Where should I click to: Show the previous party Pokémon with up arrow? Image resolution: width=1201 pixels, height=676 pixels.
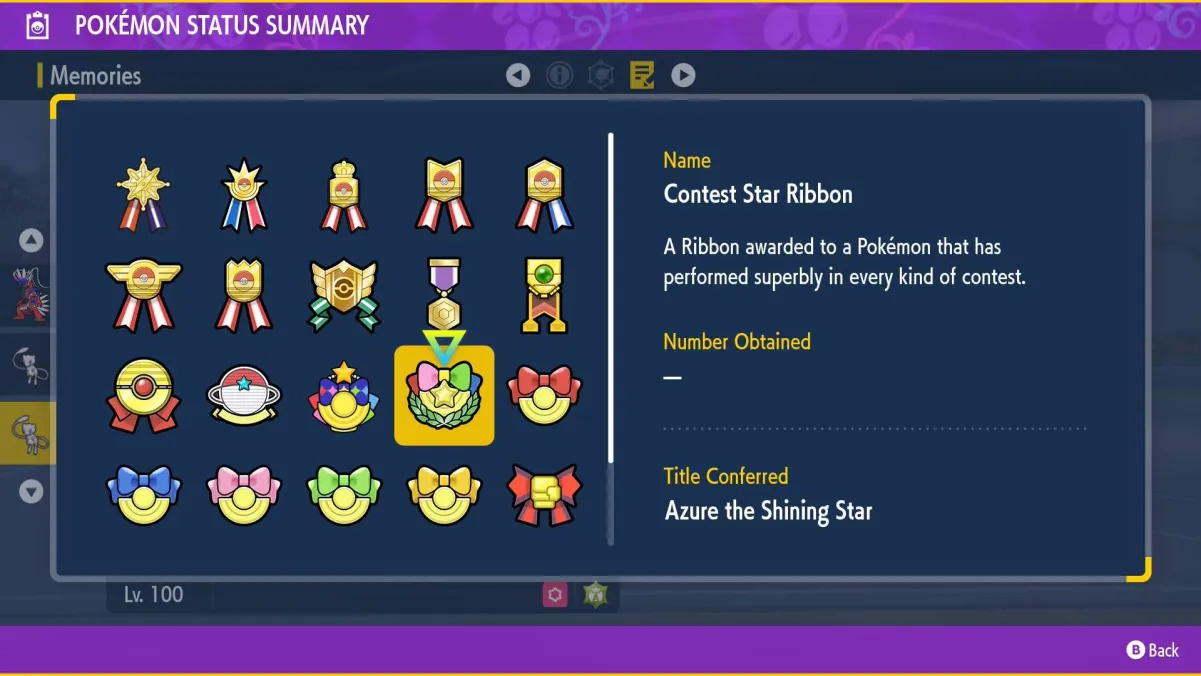[31, 240]
